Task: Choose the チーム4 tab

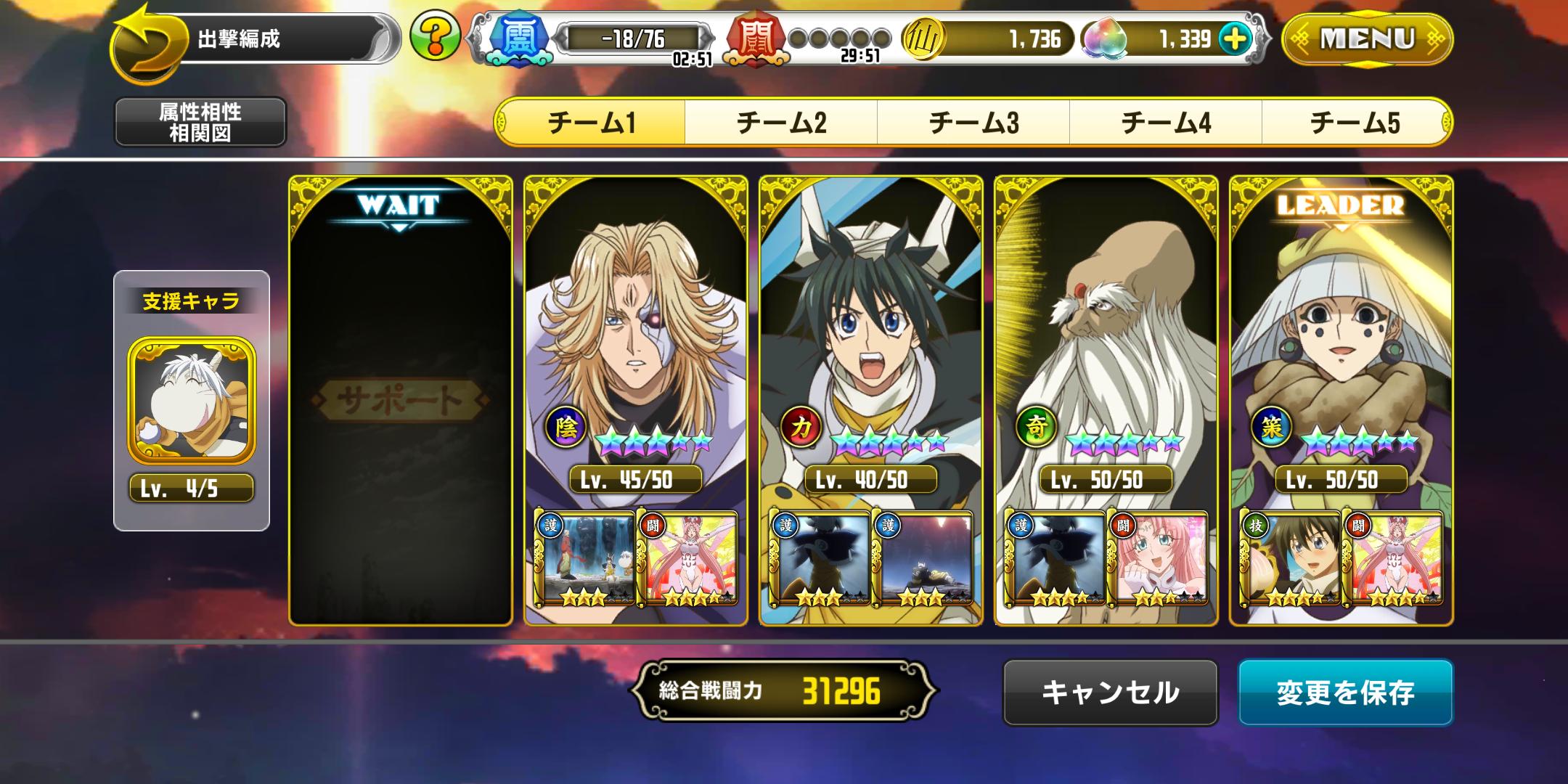Action: click(1166, 122)
